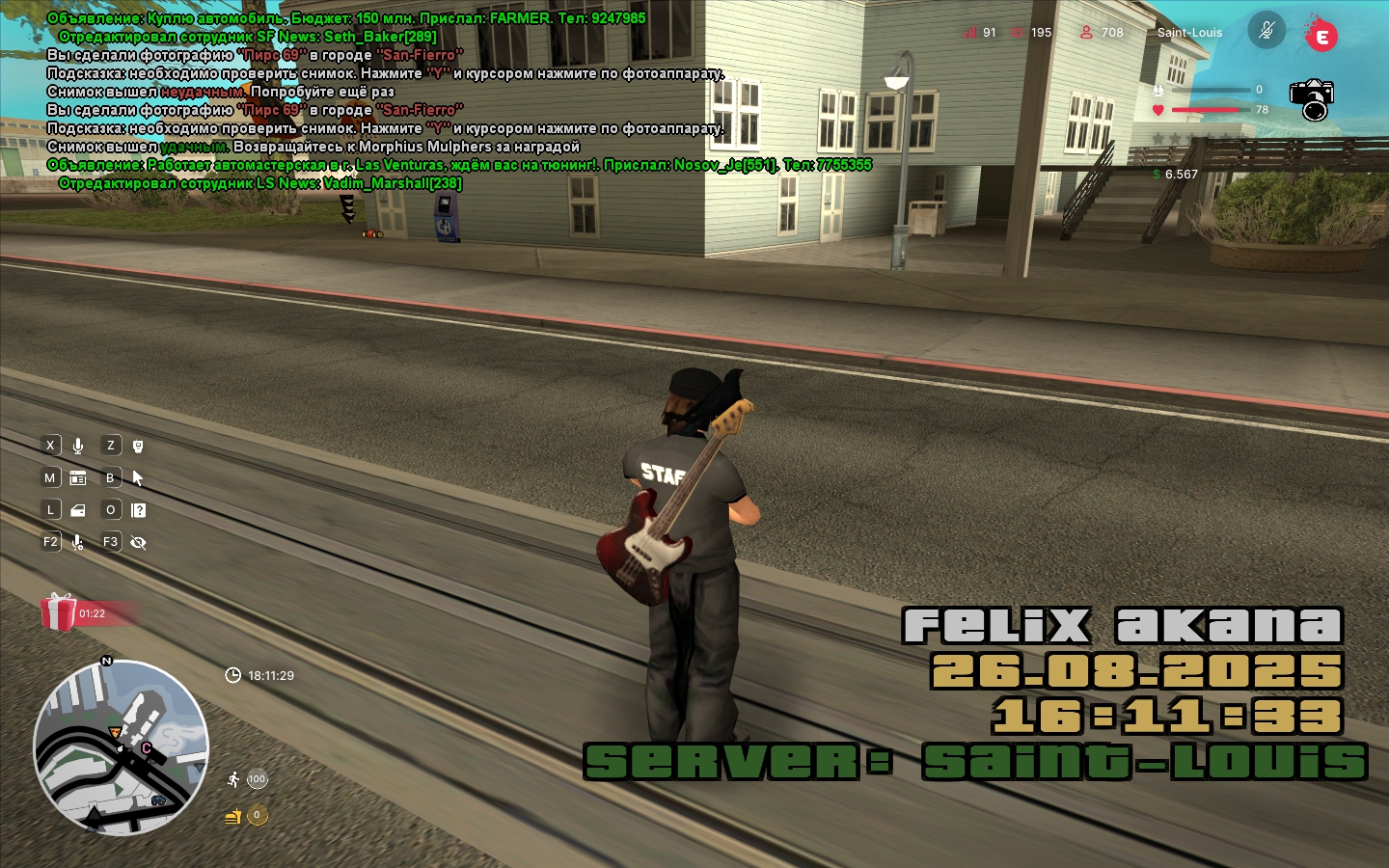
Task: Click the blue car marker on the minimap
Action: [158, 800]
